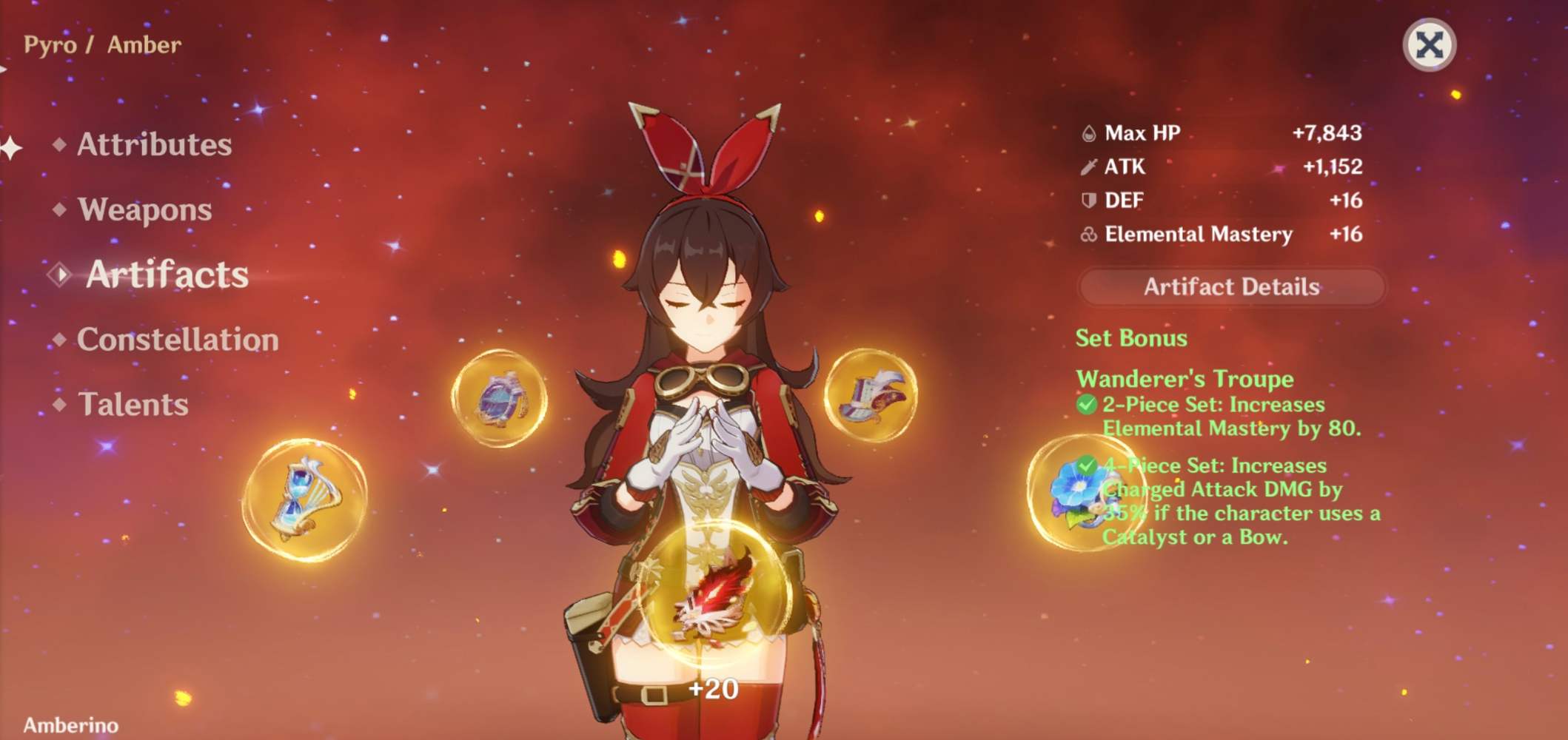
Task: Switch to the Attributes section
Action: [154, 144]
